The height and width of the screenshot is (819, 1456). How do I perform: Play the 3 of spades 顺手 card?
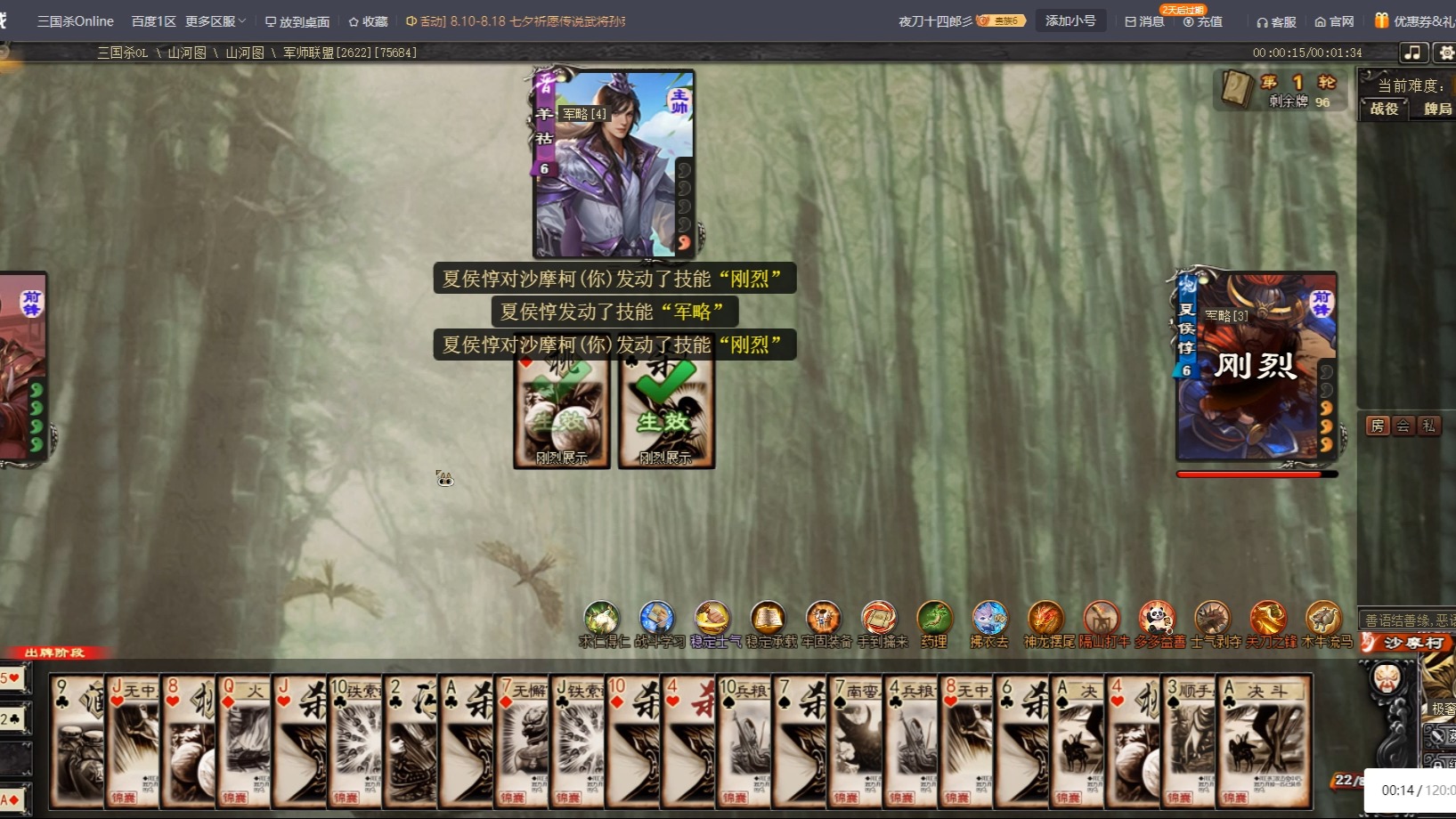click(1188, 741)
